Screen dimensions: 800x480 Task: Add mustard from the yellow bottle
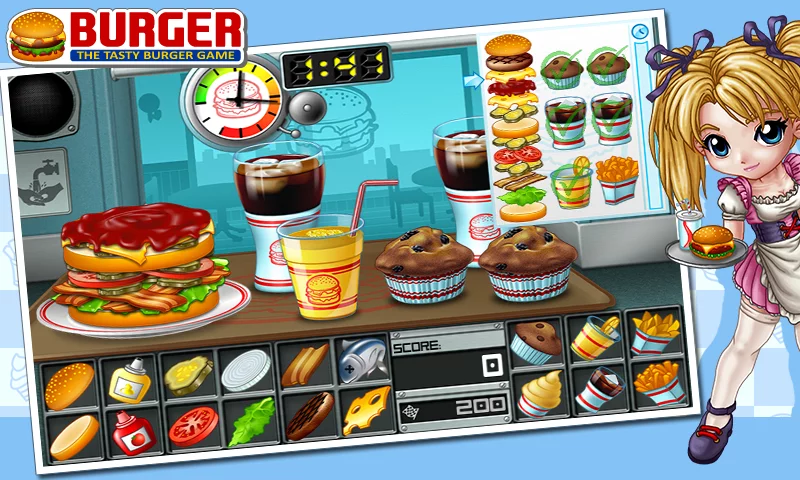(x=128, y=380)
